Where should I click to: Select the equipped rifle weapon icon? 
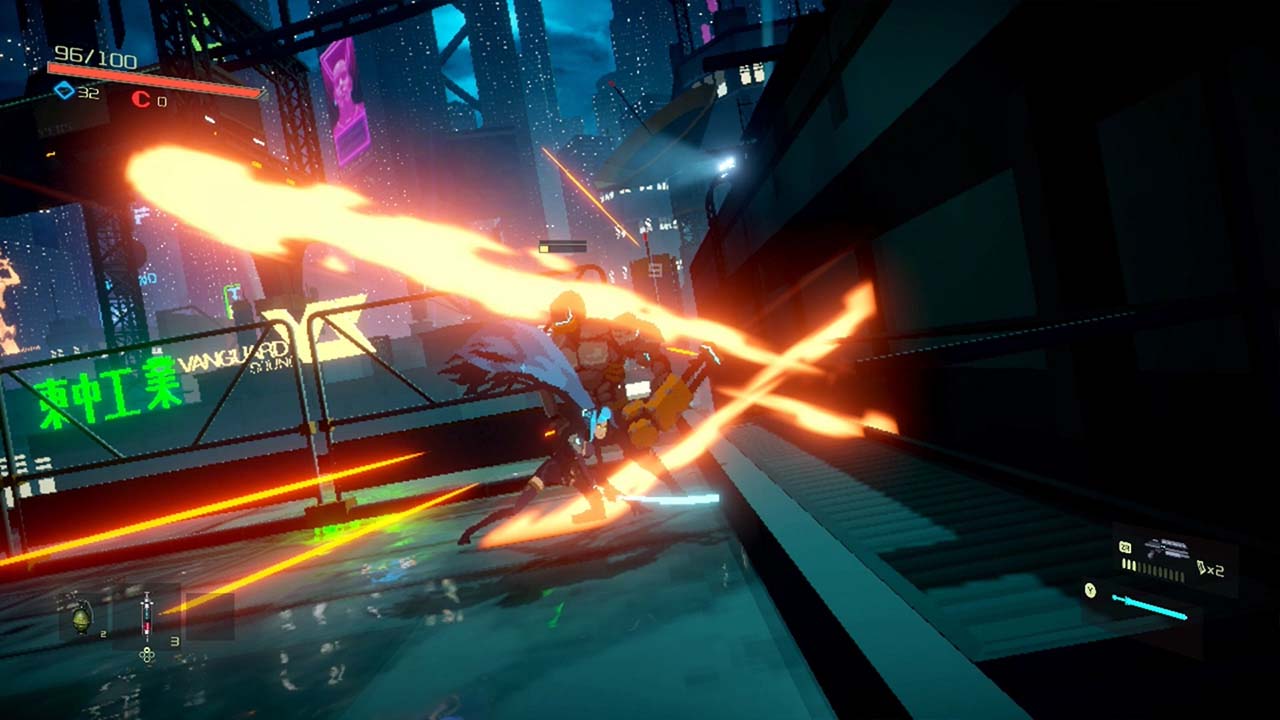click(1166, 549)
